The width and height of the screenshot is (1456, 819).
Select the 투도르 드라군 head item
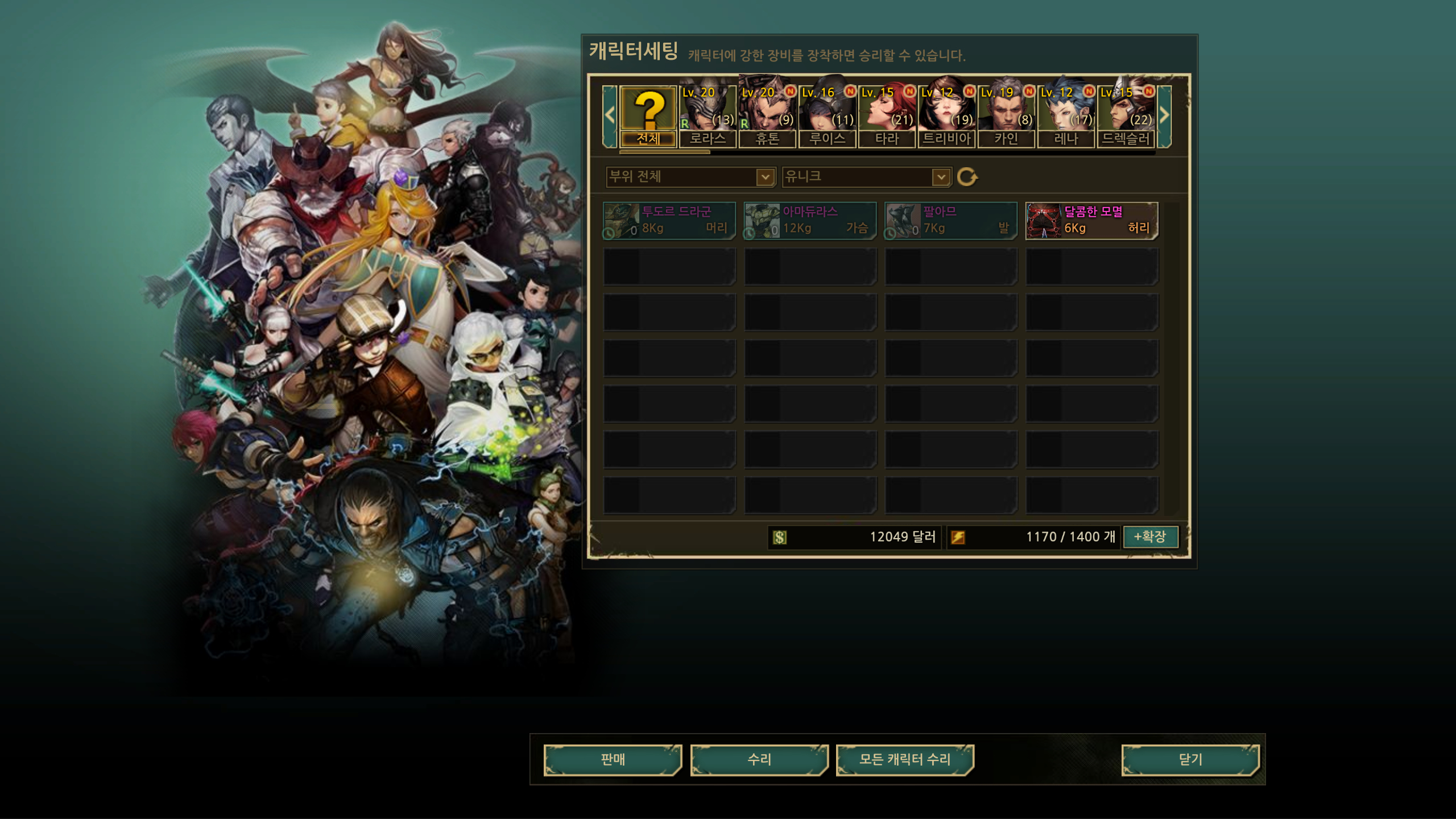click(x=669, y=221)
